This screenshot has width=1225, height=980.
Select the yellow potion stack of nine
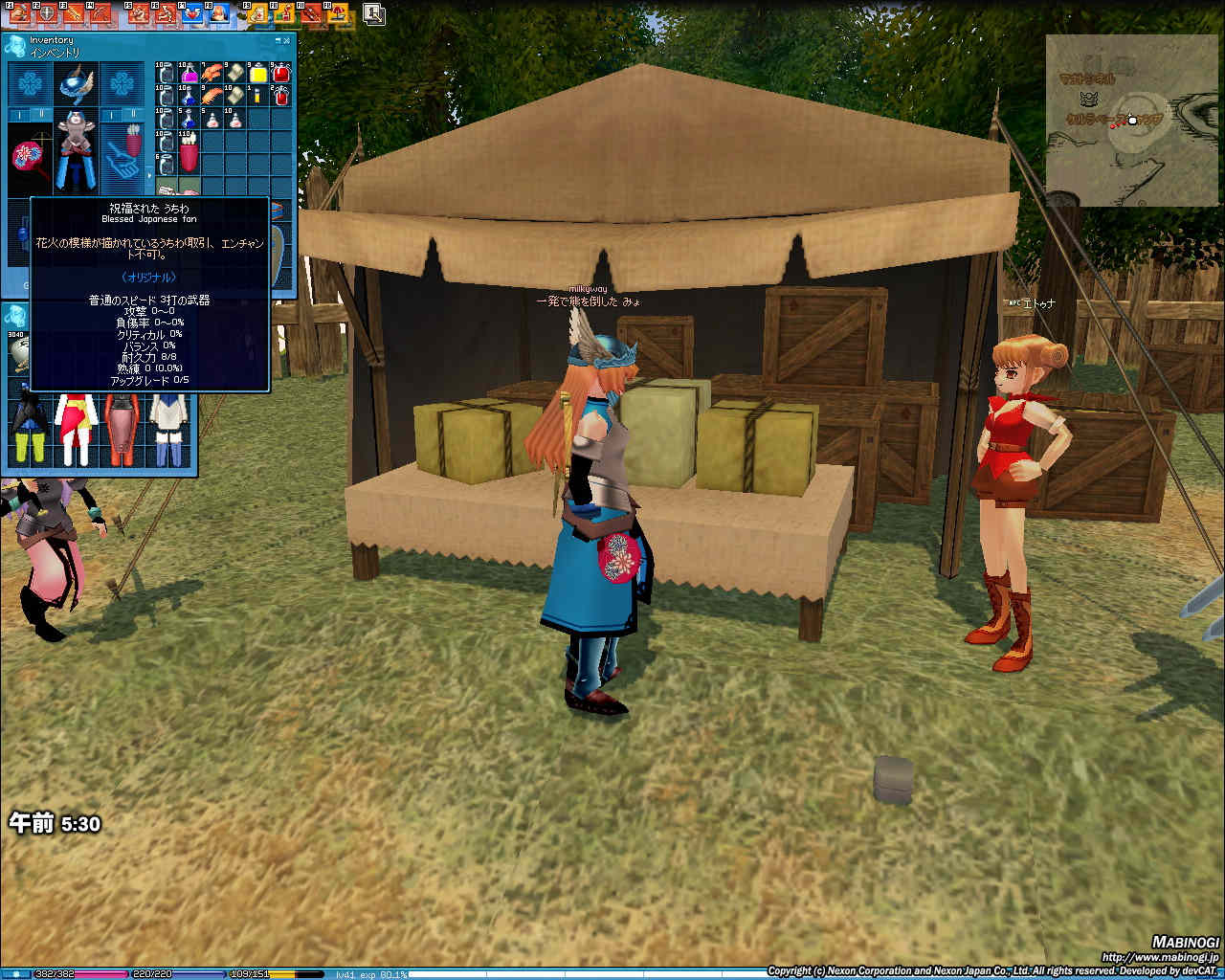pyautogui.click(x=258, y=74)
